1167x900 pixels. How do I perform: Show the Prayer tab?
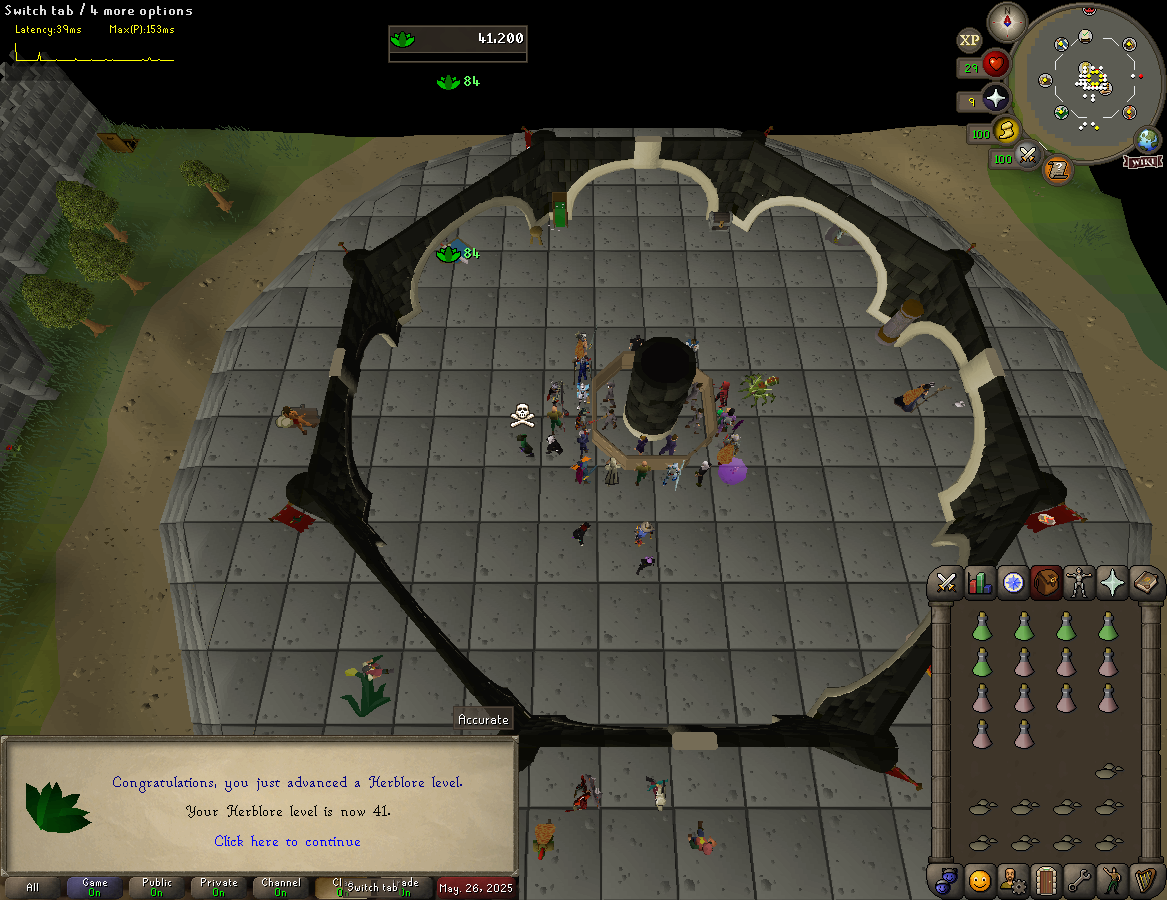click(1112, 583)
